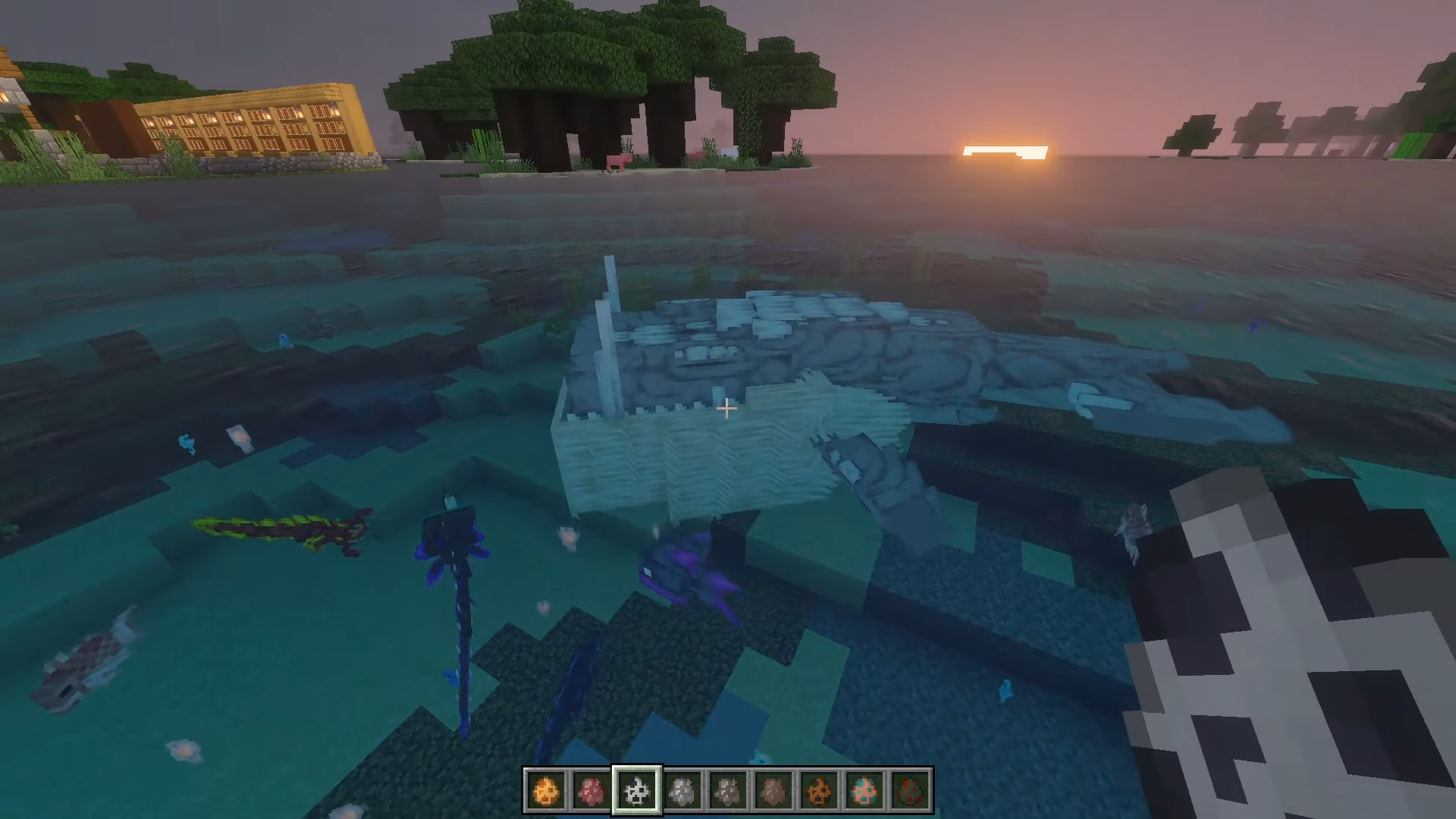This screenshot has height=819, width=1456.
Task: Select the yellow-orange spawn egg slot
Action: [x=545, y=791]
